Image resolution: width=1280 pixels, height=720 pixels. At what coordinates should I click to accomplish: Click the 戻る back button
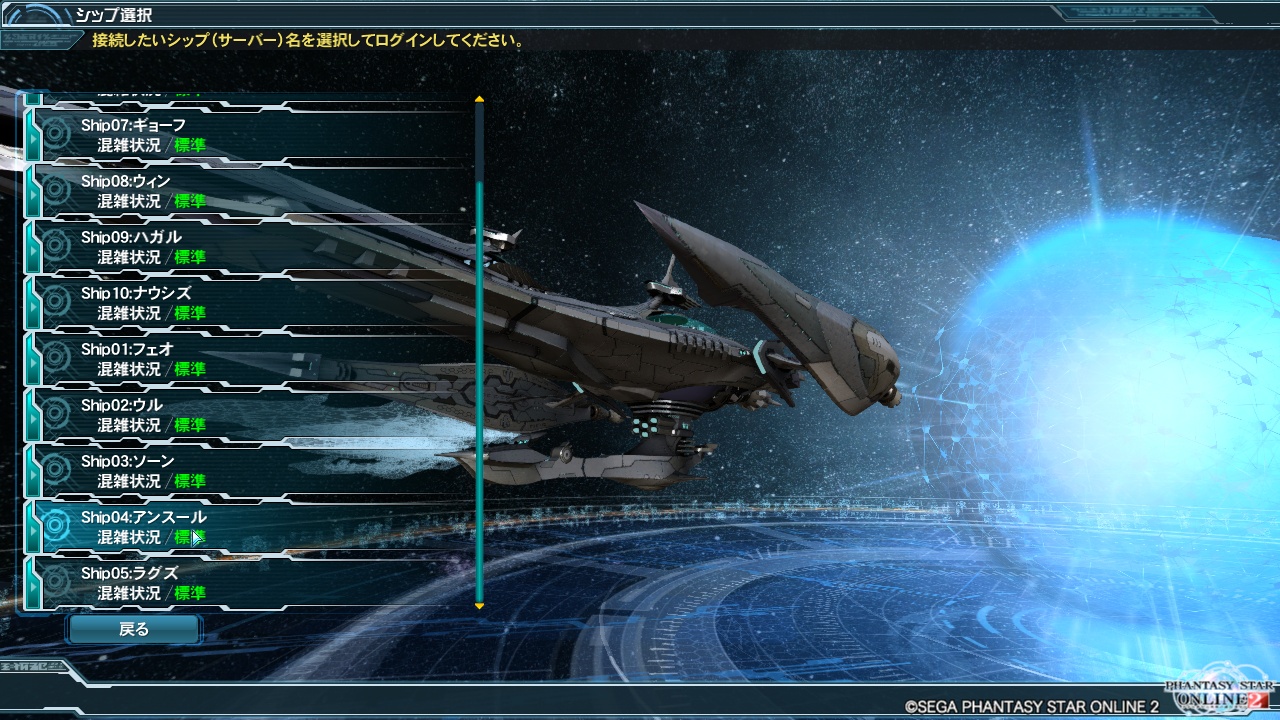(x=134, y=629)
